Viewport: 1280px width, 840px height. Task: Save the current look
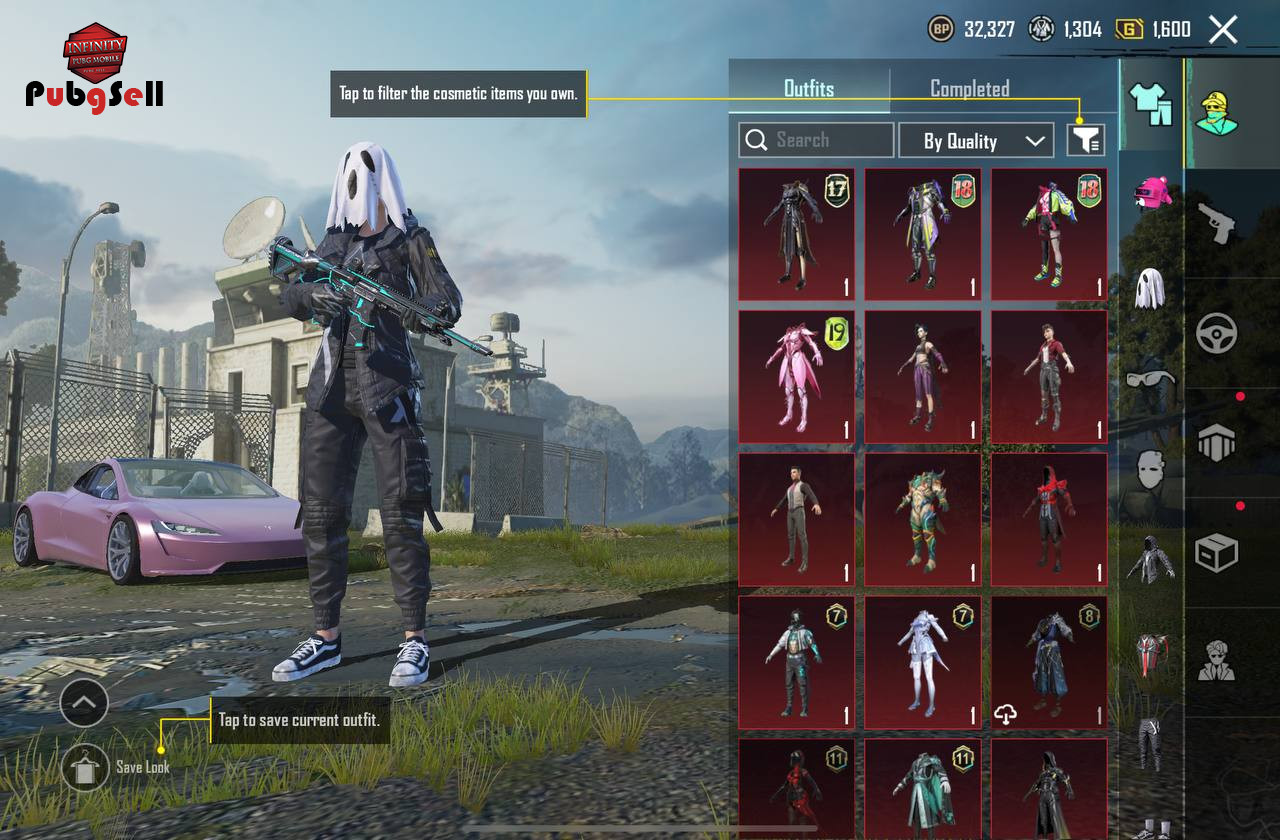pos(86,767)
